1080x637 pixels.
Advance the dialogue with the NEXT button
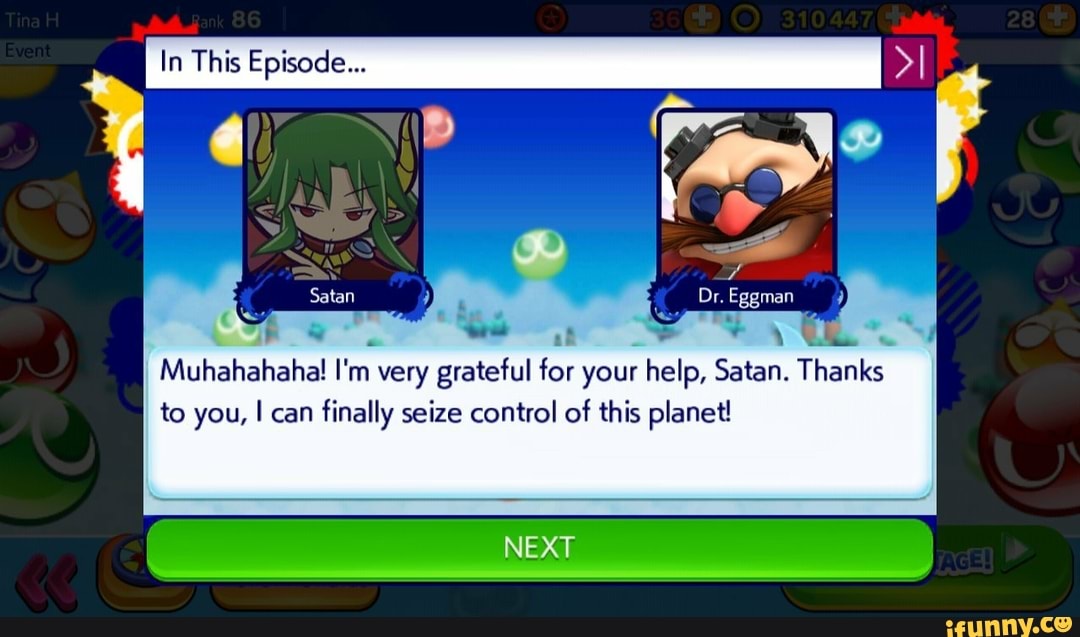(539, 548)
